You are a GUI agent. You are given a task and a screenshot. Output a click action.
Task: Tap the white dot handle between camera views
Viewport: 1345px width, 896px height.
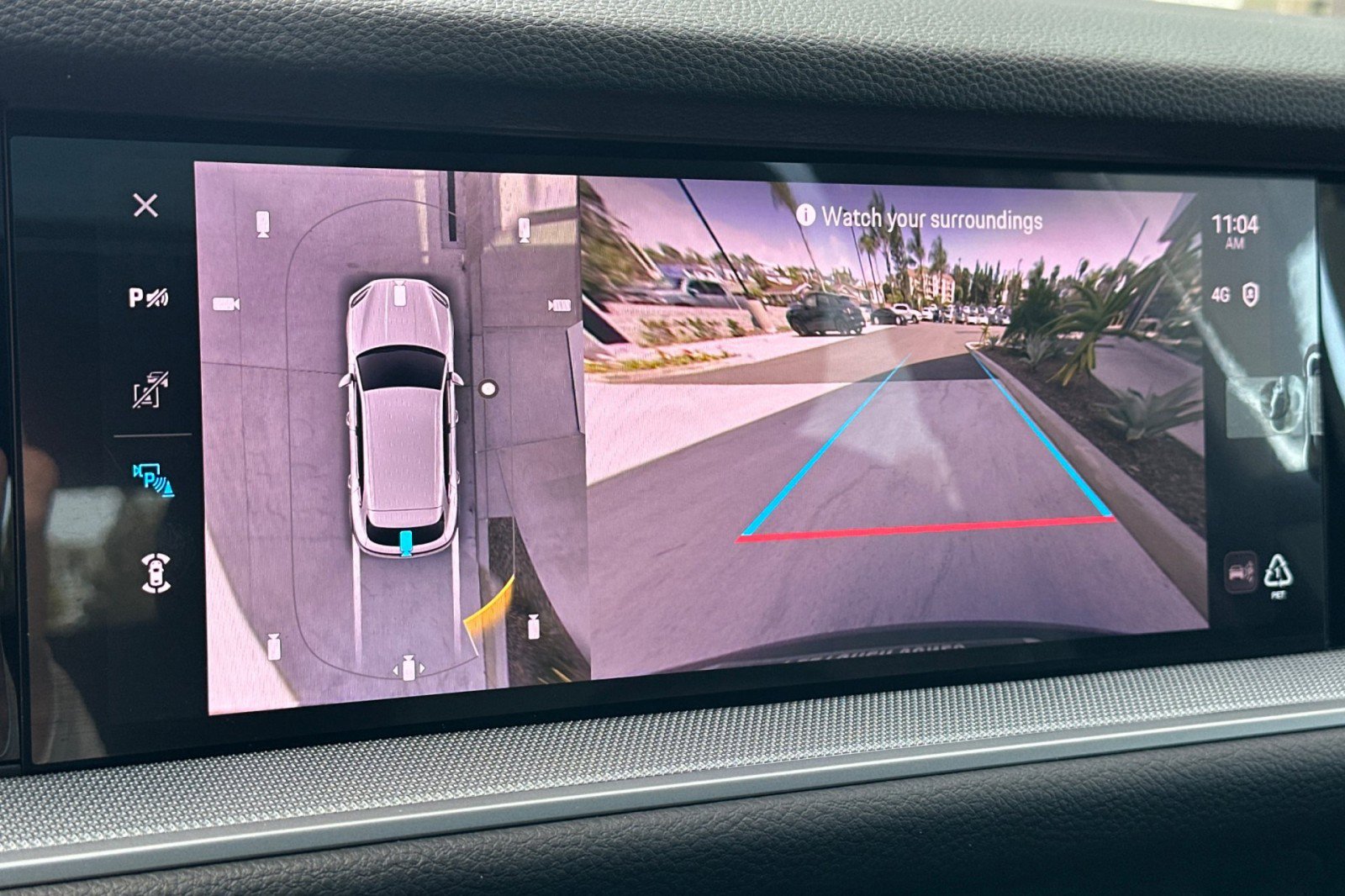point(488,387)
